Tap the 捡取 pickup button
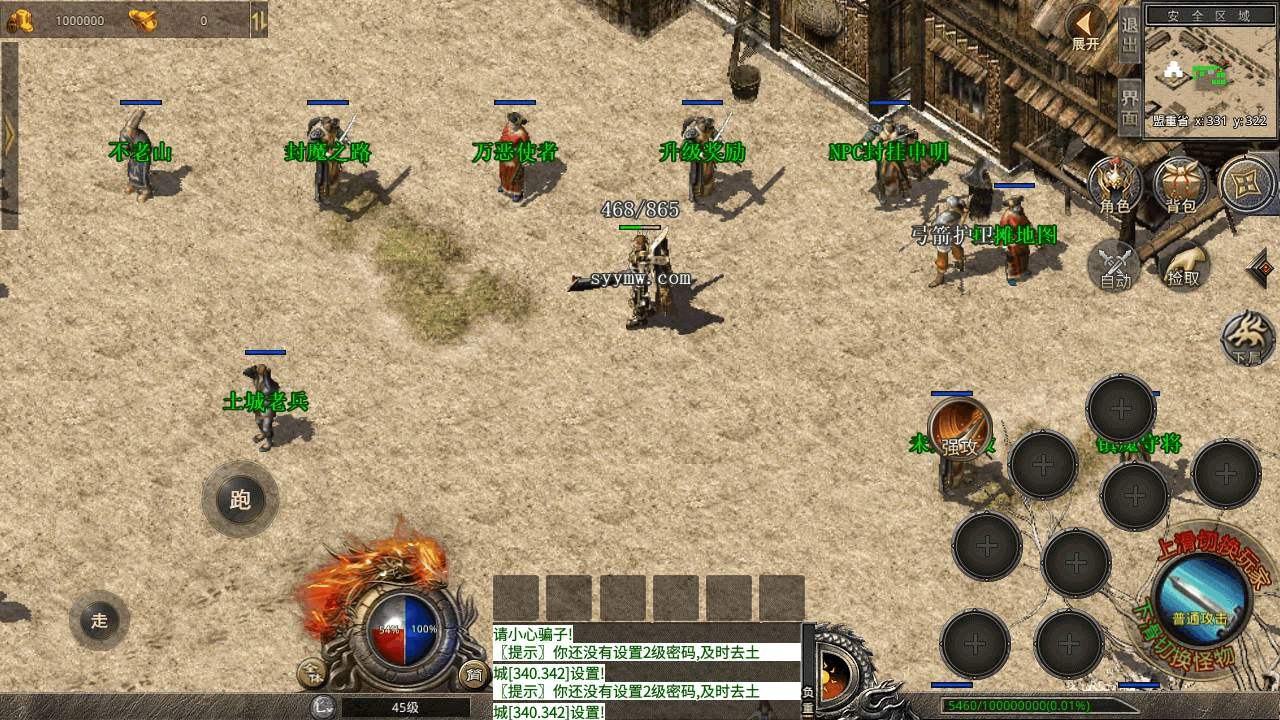Viewport: 1280px width, 720px height. pos(1183,266)
